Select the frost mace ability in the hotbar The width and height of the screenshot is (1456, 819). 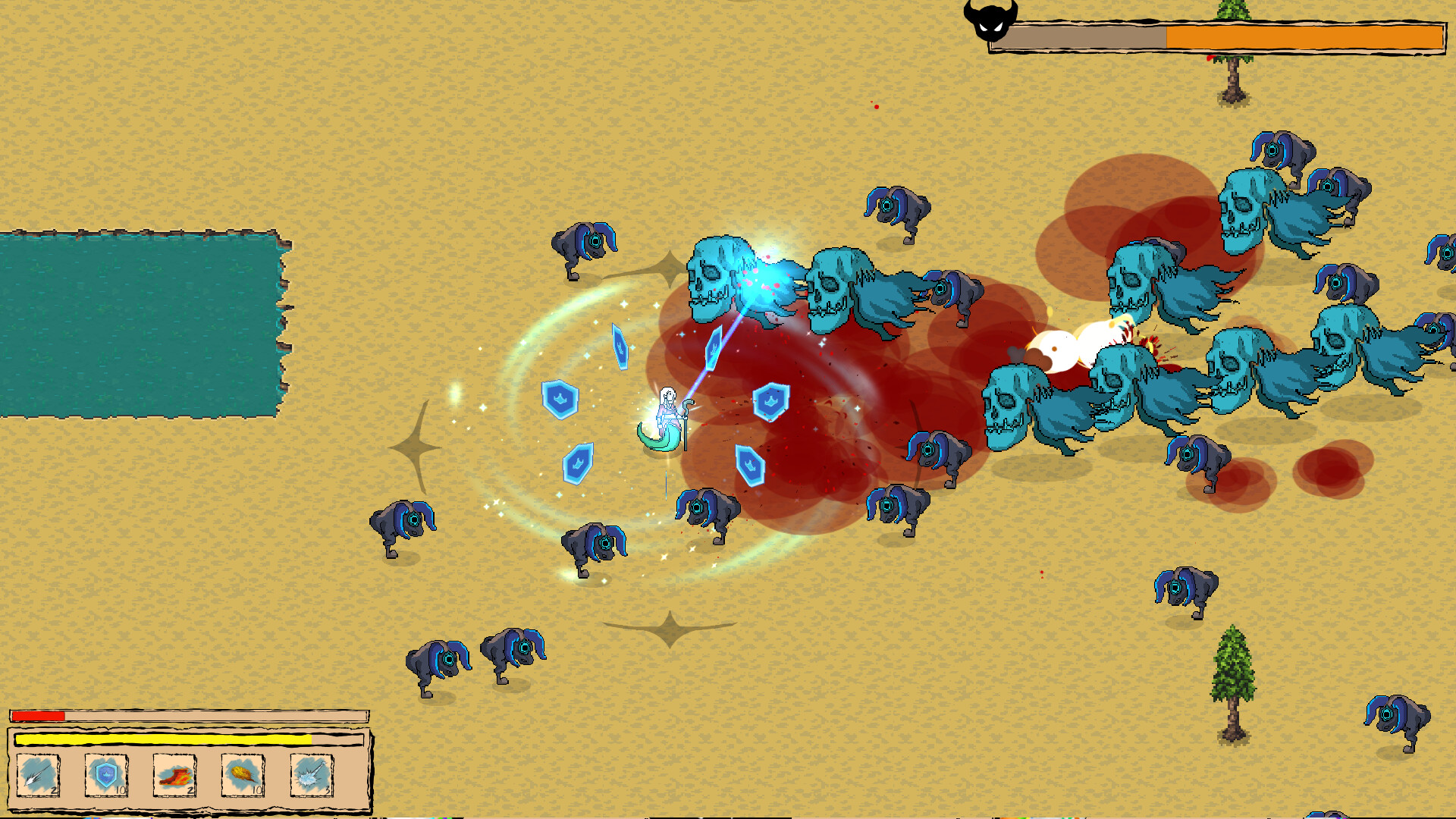point(309,775)
